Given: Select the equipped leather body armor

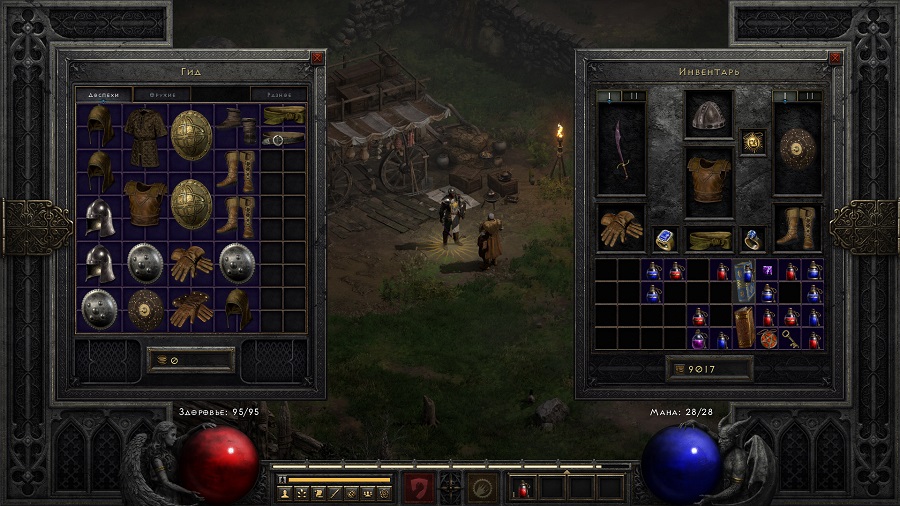Looking at the screenshot, I should click(x=709, y=182).
